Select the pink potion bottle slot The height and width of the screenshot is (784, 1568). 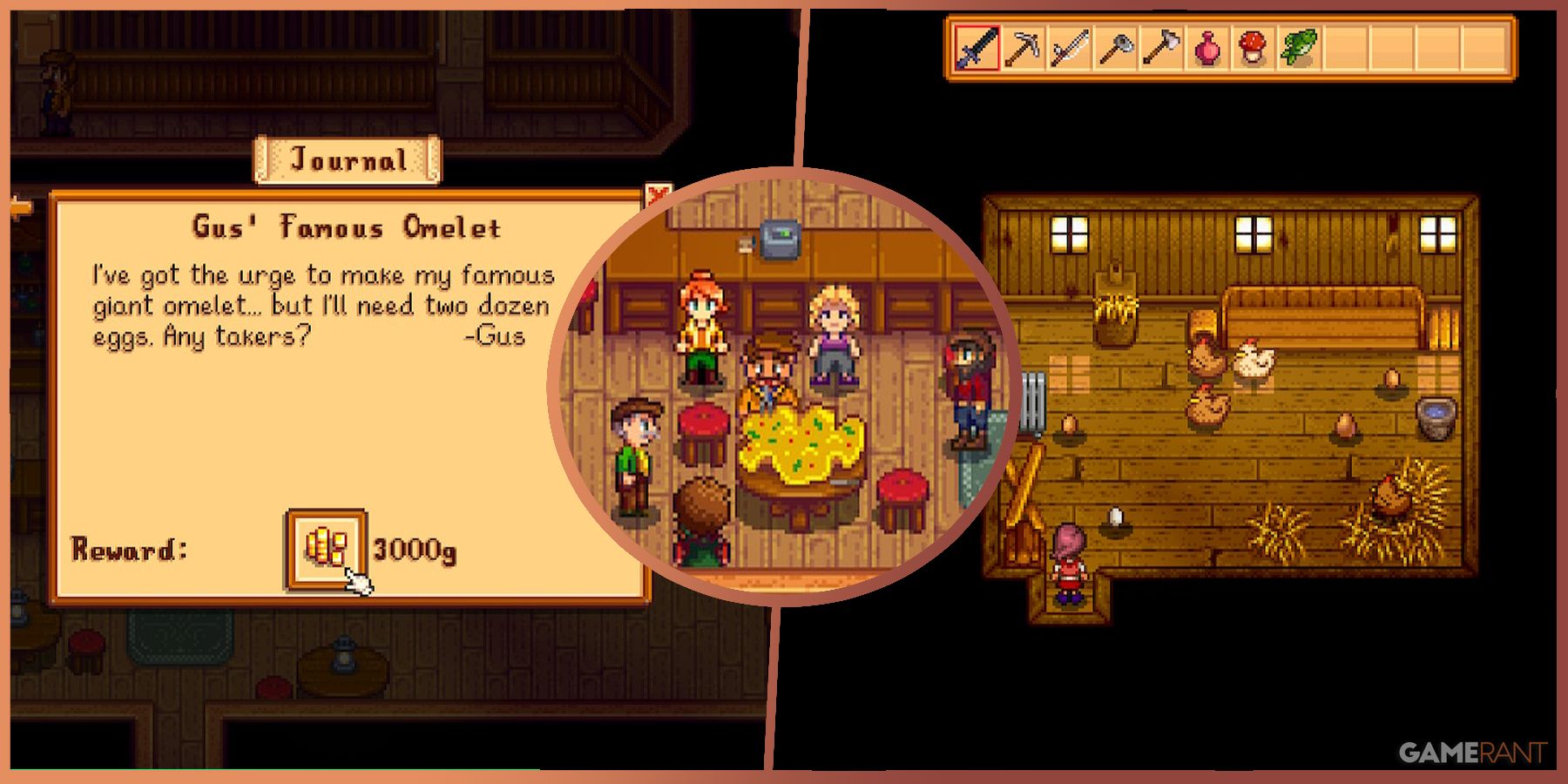pyautogui.click(x=1206, y=48)
